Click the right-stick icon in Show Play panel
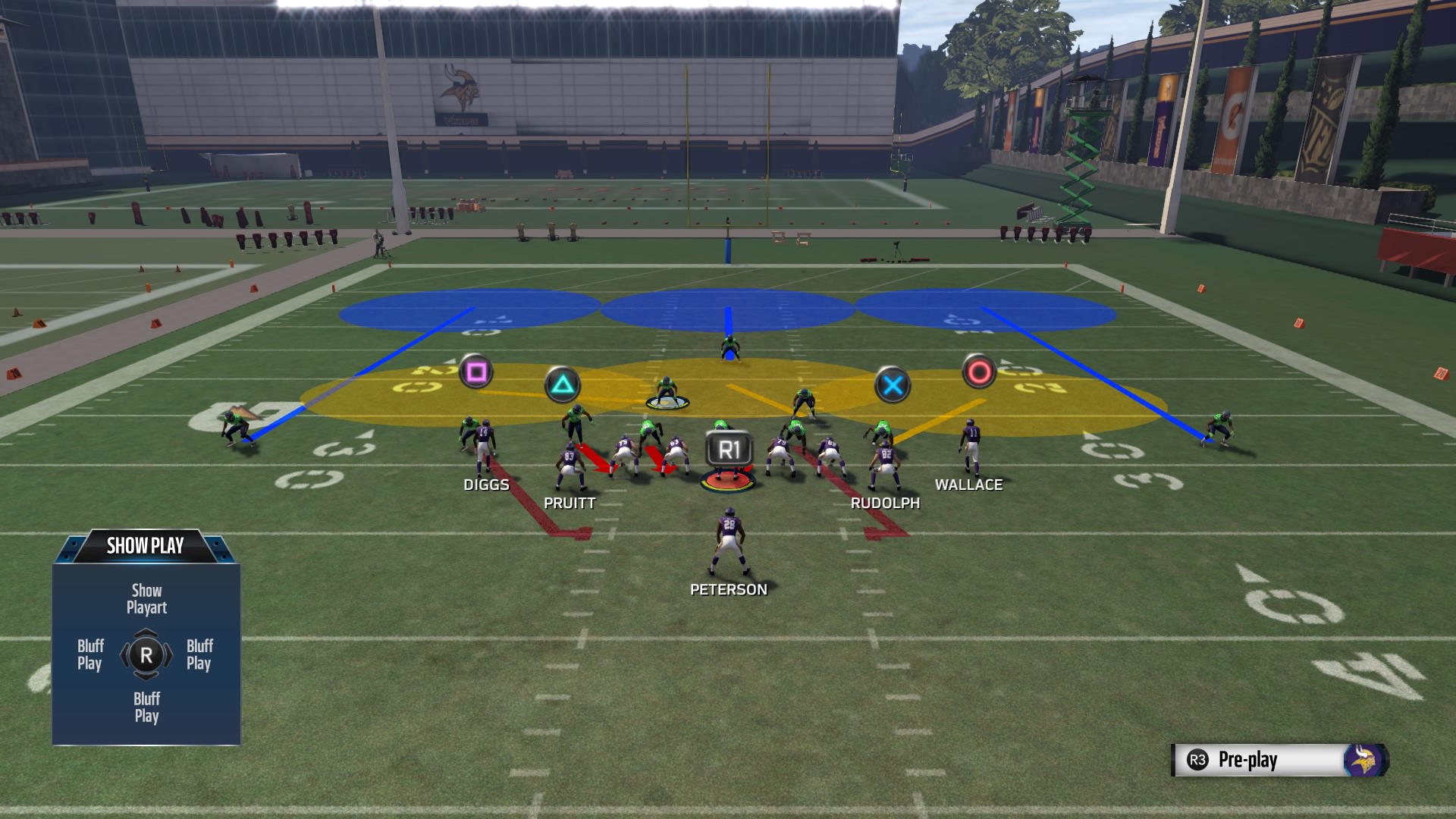 (x=146, y=655)
